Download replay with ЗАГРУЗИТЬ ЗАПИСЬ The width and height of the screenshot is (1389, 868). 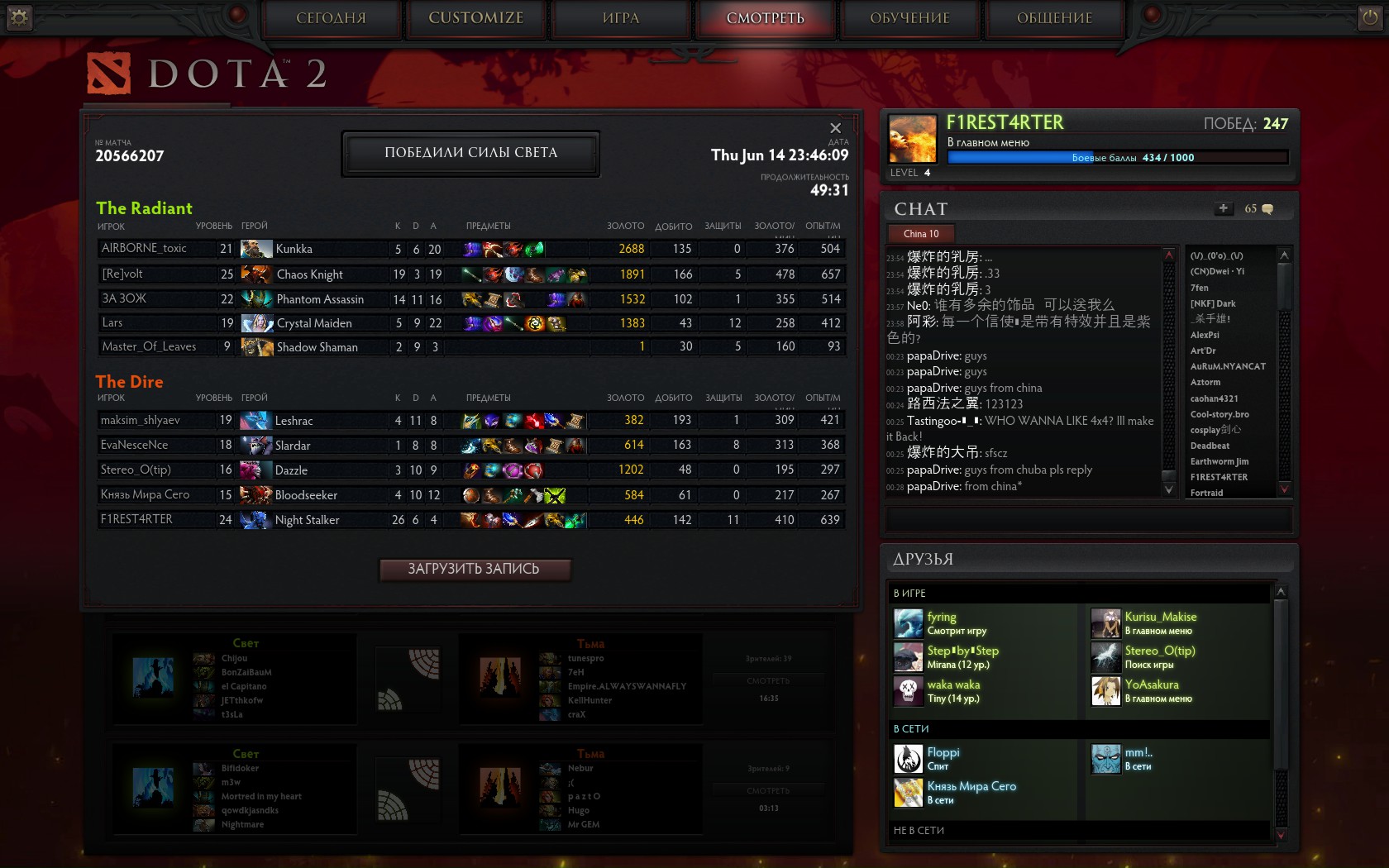(x=474, y=569)
